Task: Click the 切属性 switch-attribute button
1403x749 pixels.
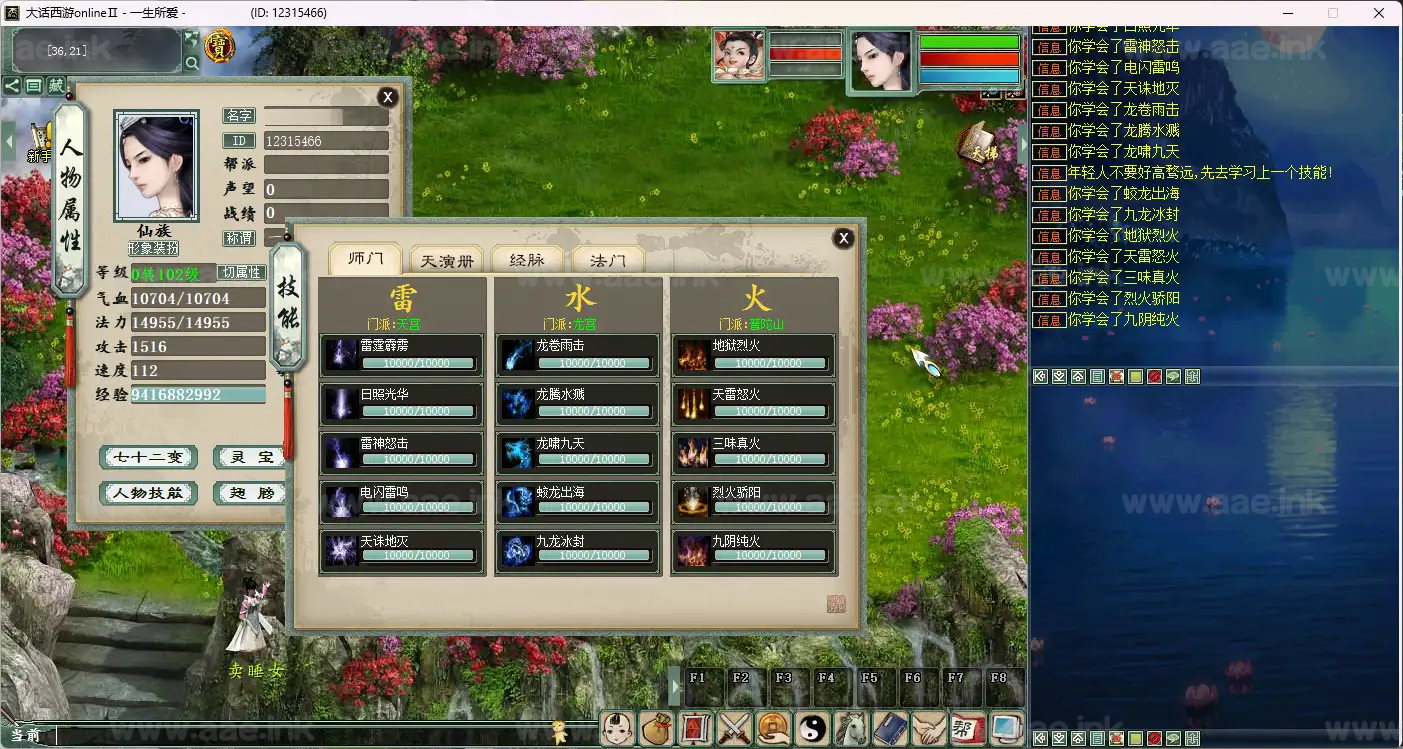Action: click(241, 273)
